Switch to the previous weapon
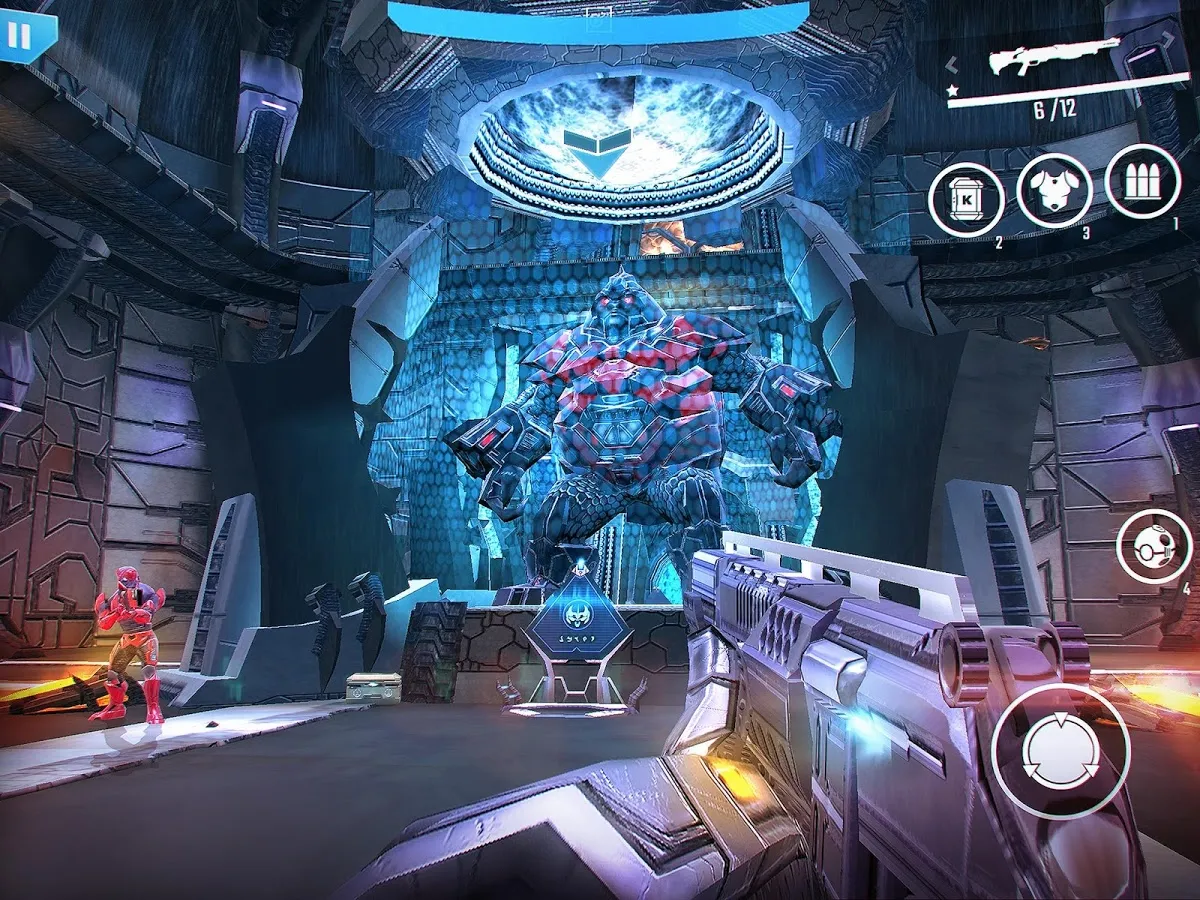 coord(953,65)
